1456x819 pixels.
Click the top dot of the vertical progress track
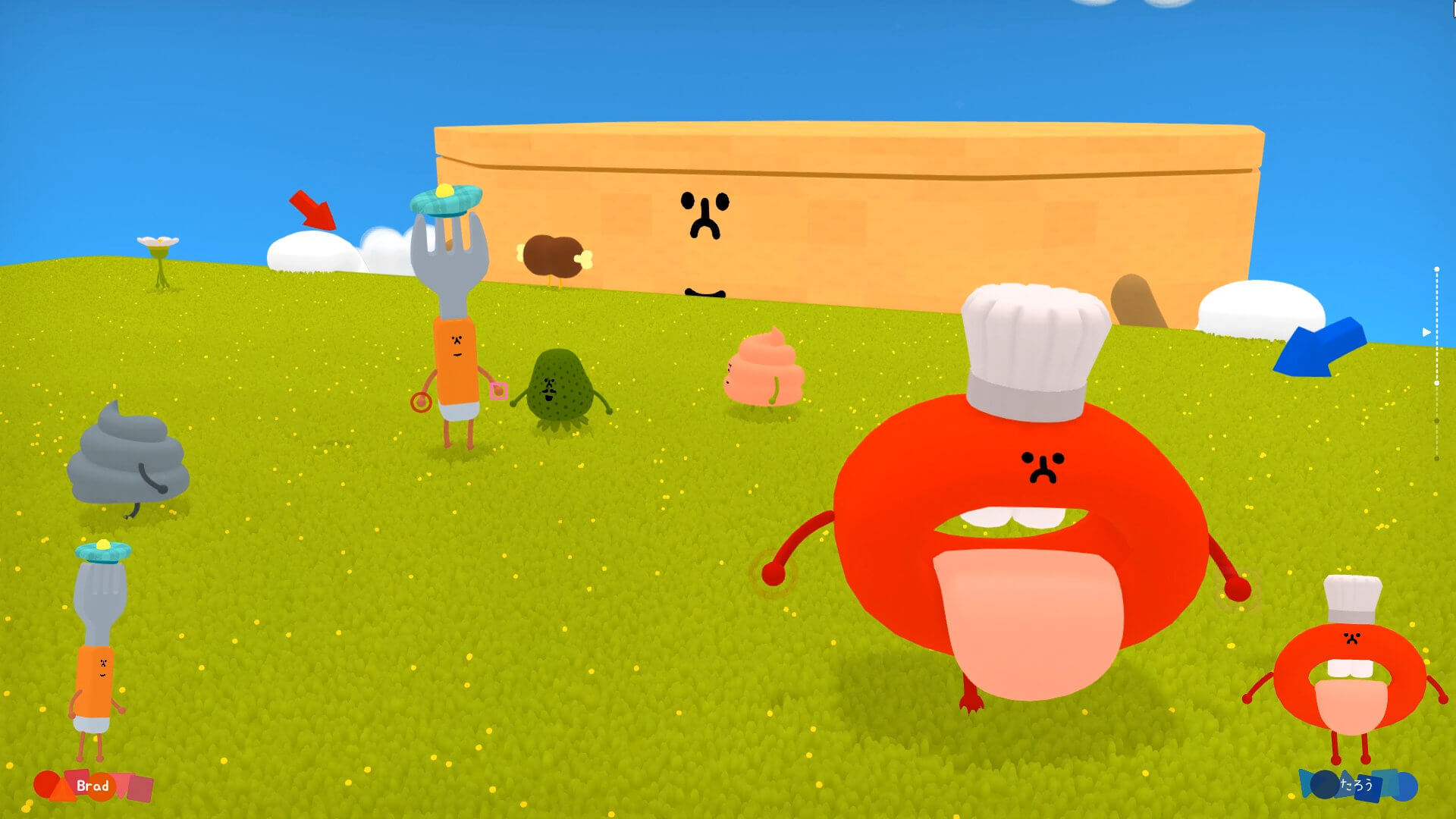point(1437,268)
